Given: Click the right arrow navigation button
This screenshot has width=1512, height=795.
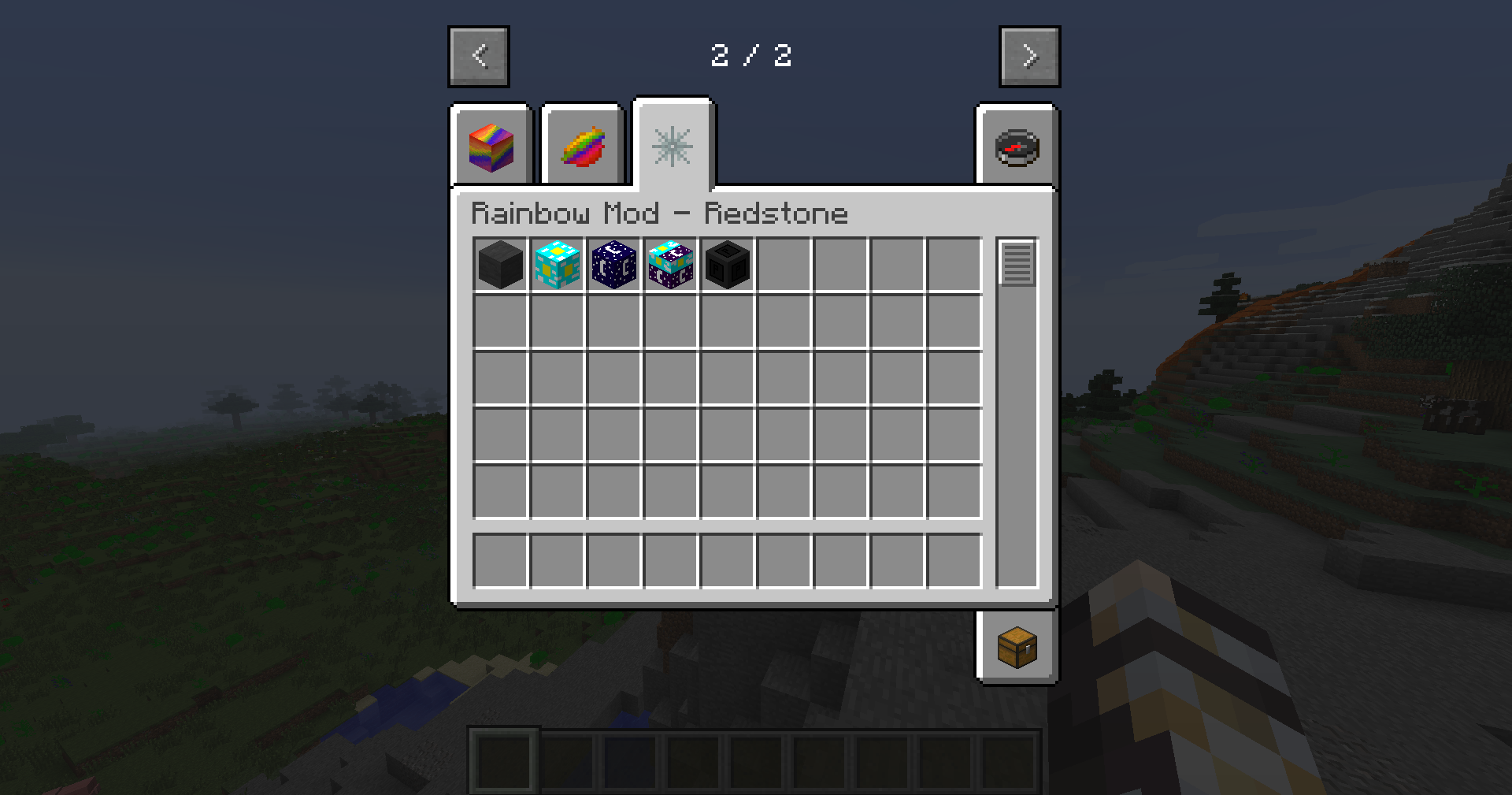Looking at the screenshot, I should coord(1029,55).
